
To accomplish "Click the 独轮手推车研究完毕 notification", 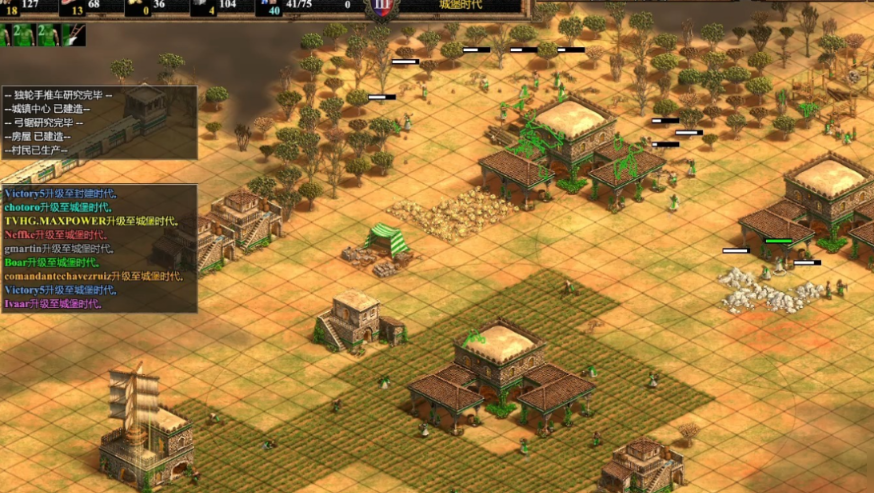I will click(x=58, y=96).
